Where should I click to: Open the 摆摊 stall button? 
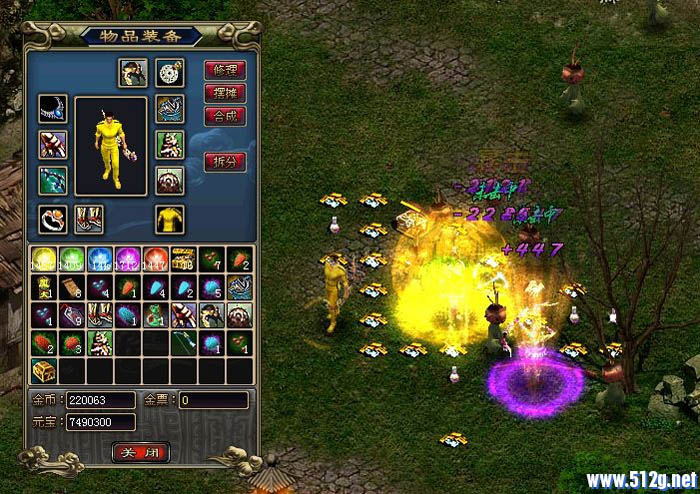coord(224,93)
